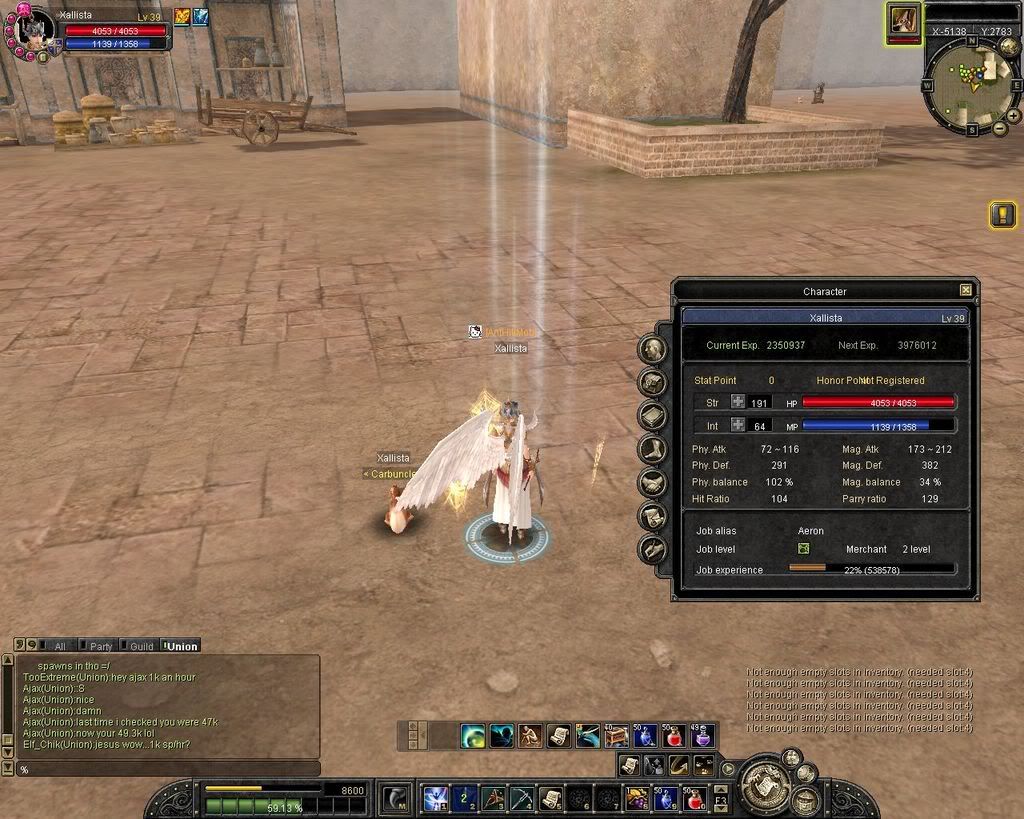Increase the Int stat with plus button
This screenshot has width=1024, height=819.
click(738, 425)
